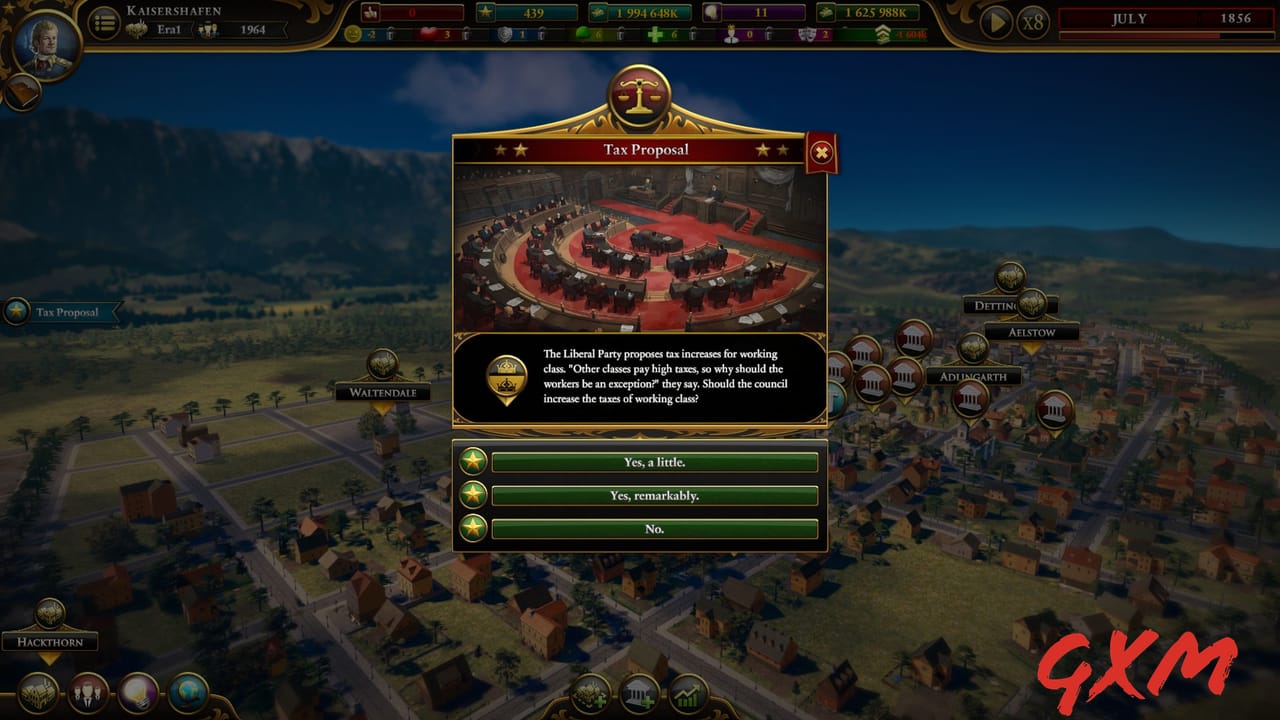This screenshot has width=1280, height=720.
Task: Dismiss the Tax Proposal dialog
Action: pyautogui.click(x=821, y=150)
